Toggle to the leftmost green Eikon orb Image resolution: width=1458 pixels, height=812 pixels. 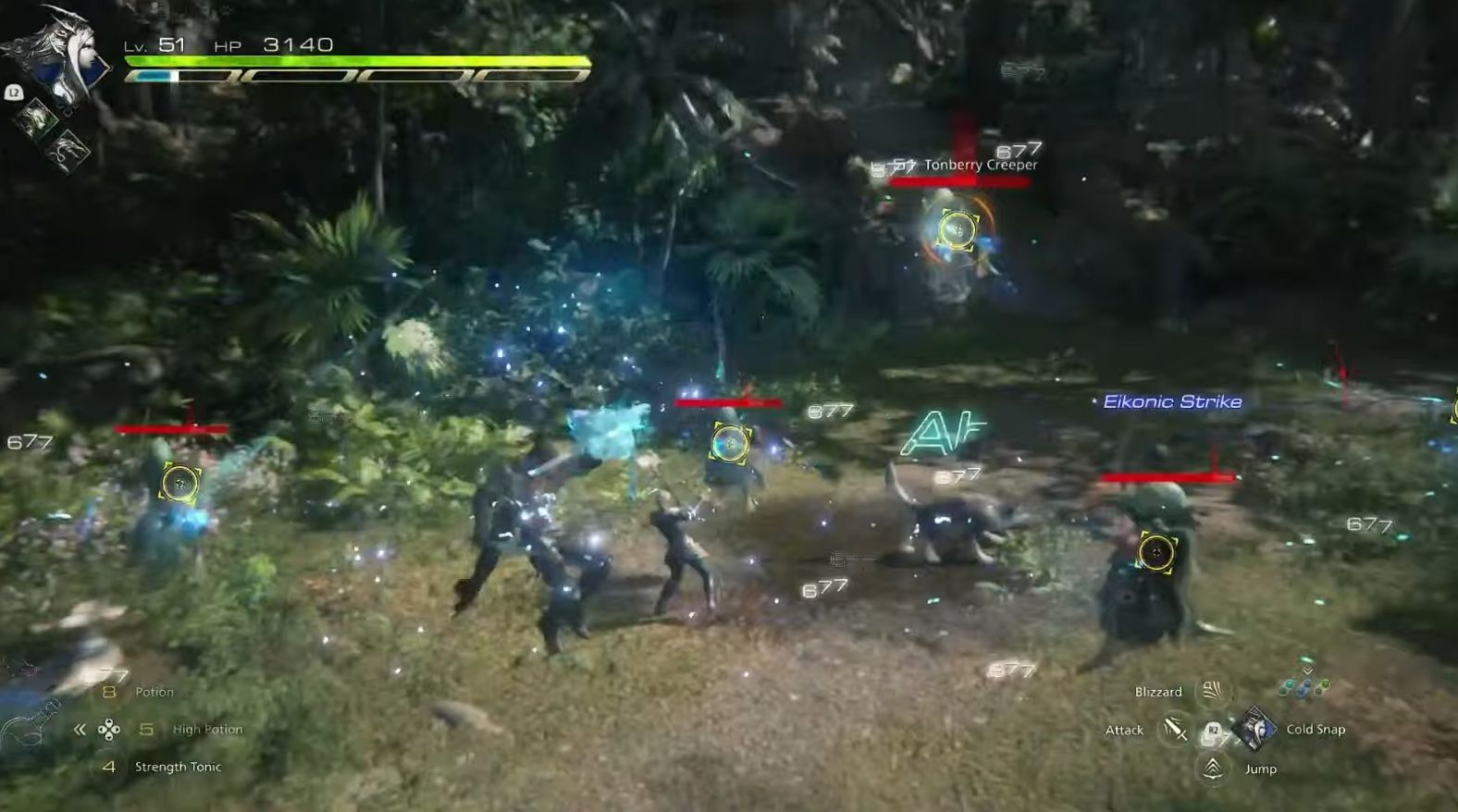coord(1287,685)
